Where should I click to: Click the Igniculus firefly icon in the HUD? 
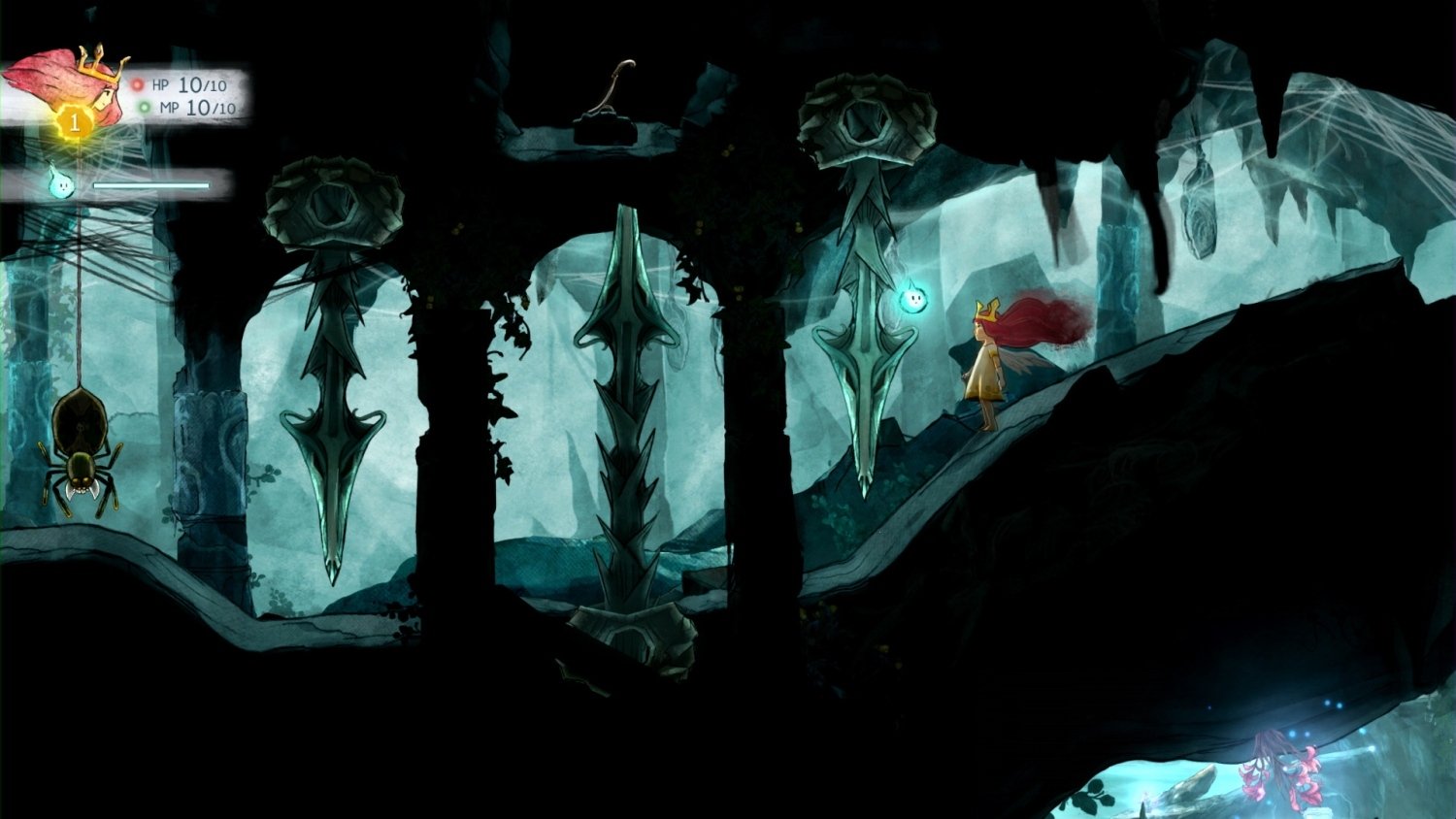[60, 182]
